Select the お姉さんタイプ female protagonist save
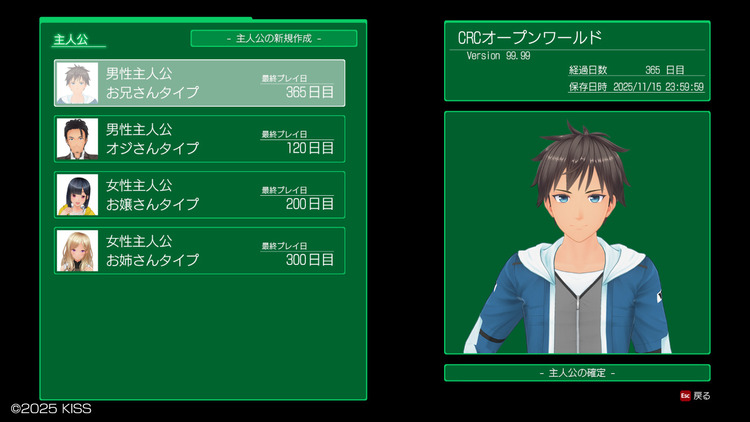 [199, 251]
